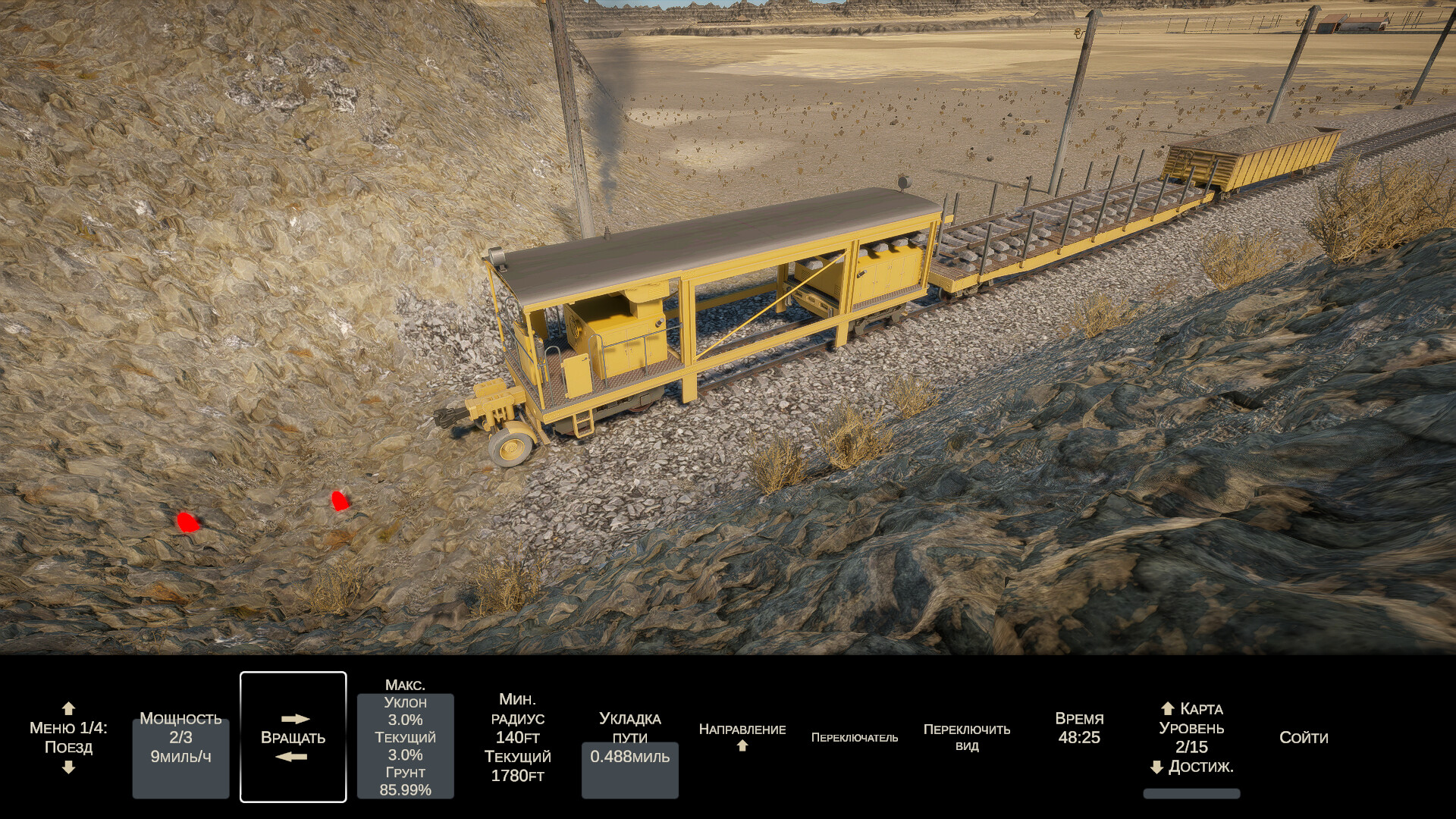Open the Карта map option
The width and height of the screenshot is (1456, 819).
click(1192, 709)
